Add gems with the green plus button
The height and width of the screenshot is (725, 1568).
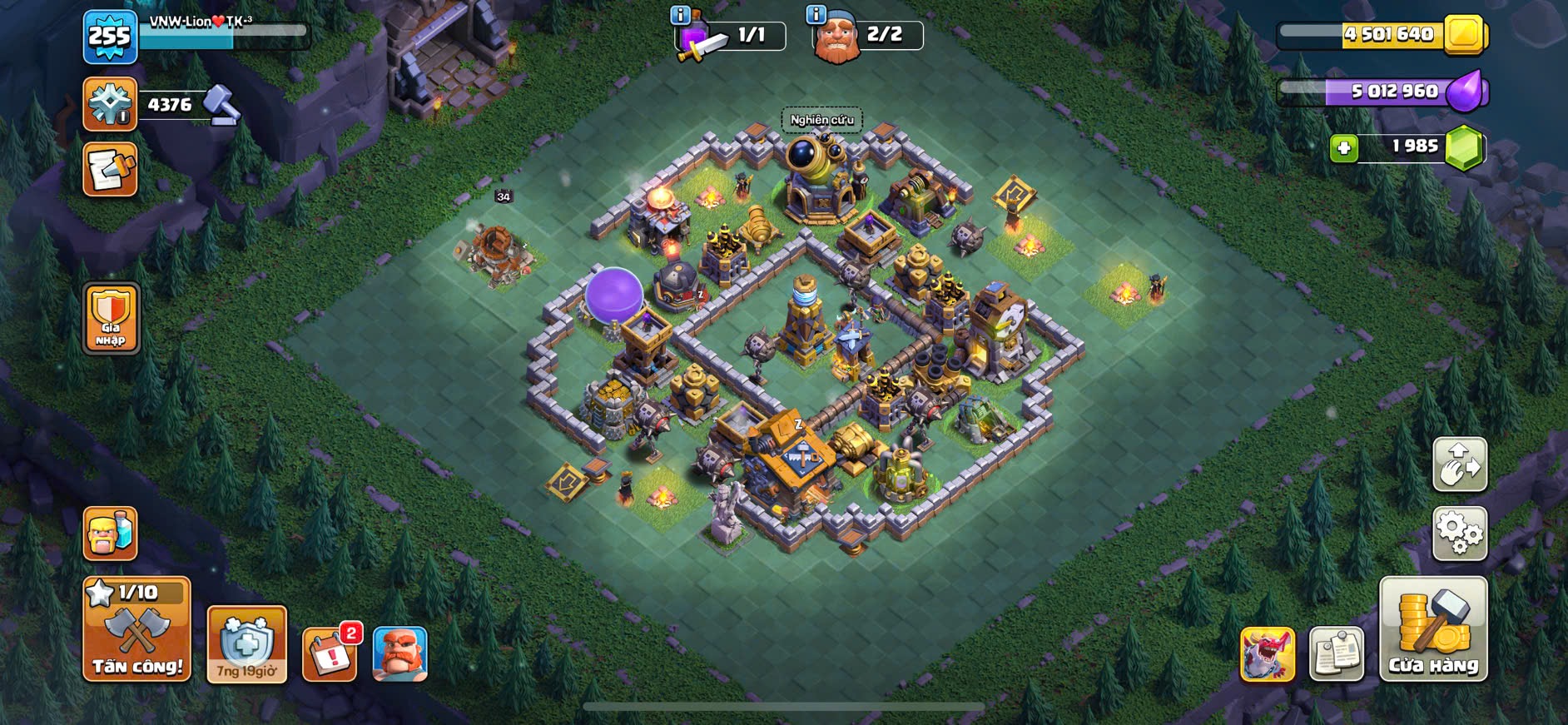(x=1343, y=148)
